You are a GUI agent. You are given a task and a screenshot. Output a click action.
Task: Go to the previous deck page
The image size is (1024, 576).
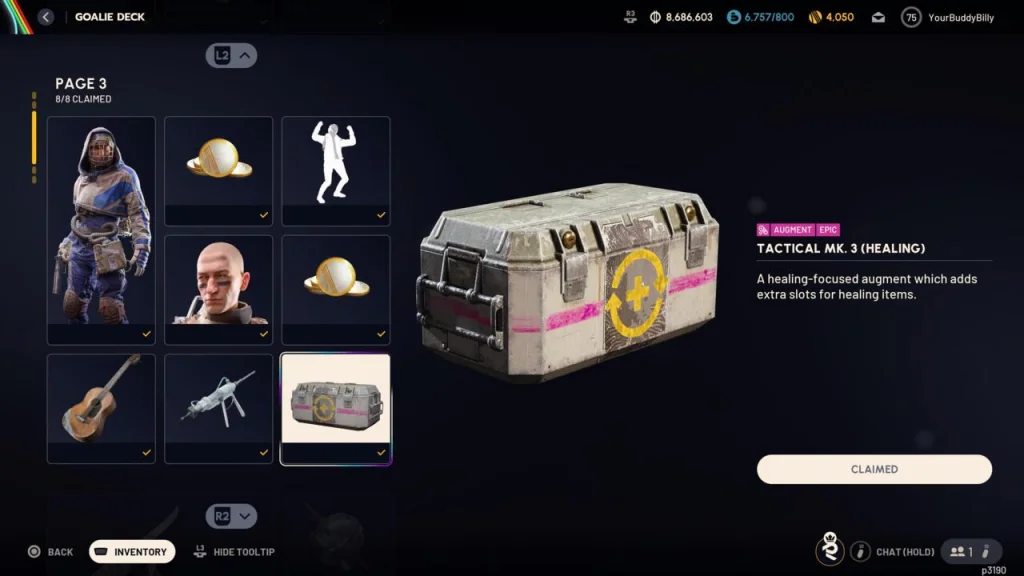[x=232, y=56]
